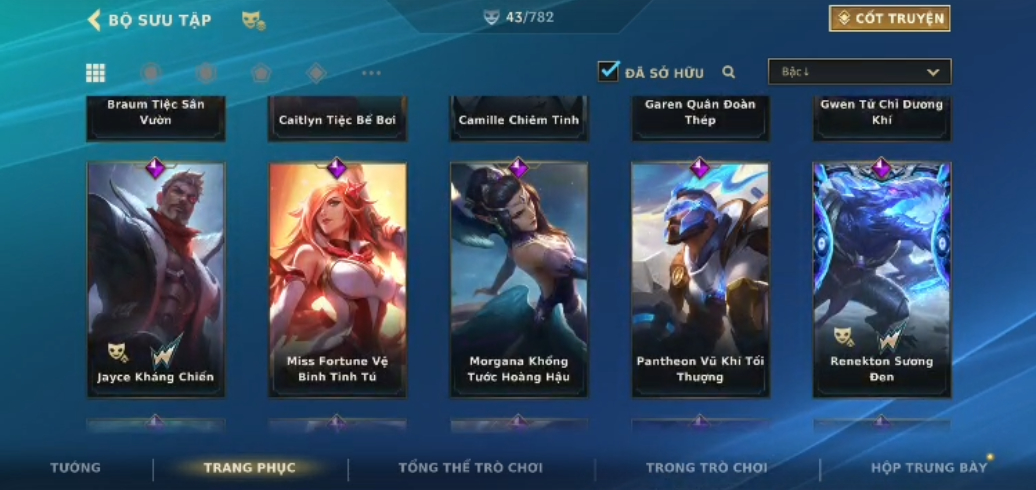Select the grid view filter icon
Image resolution: width=1036 pixels, height=490 pixels.
95,72
